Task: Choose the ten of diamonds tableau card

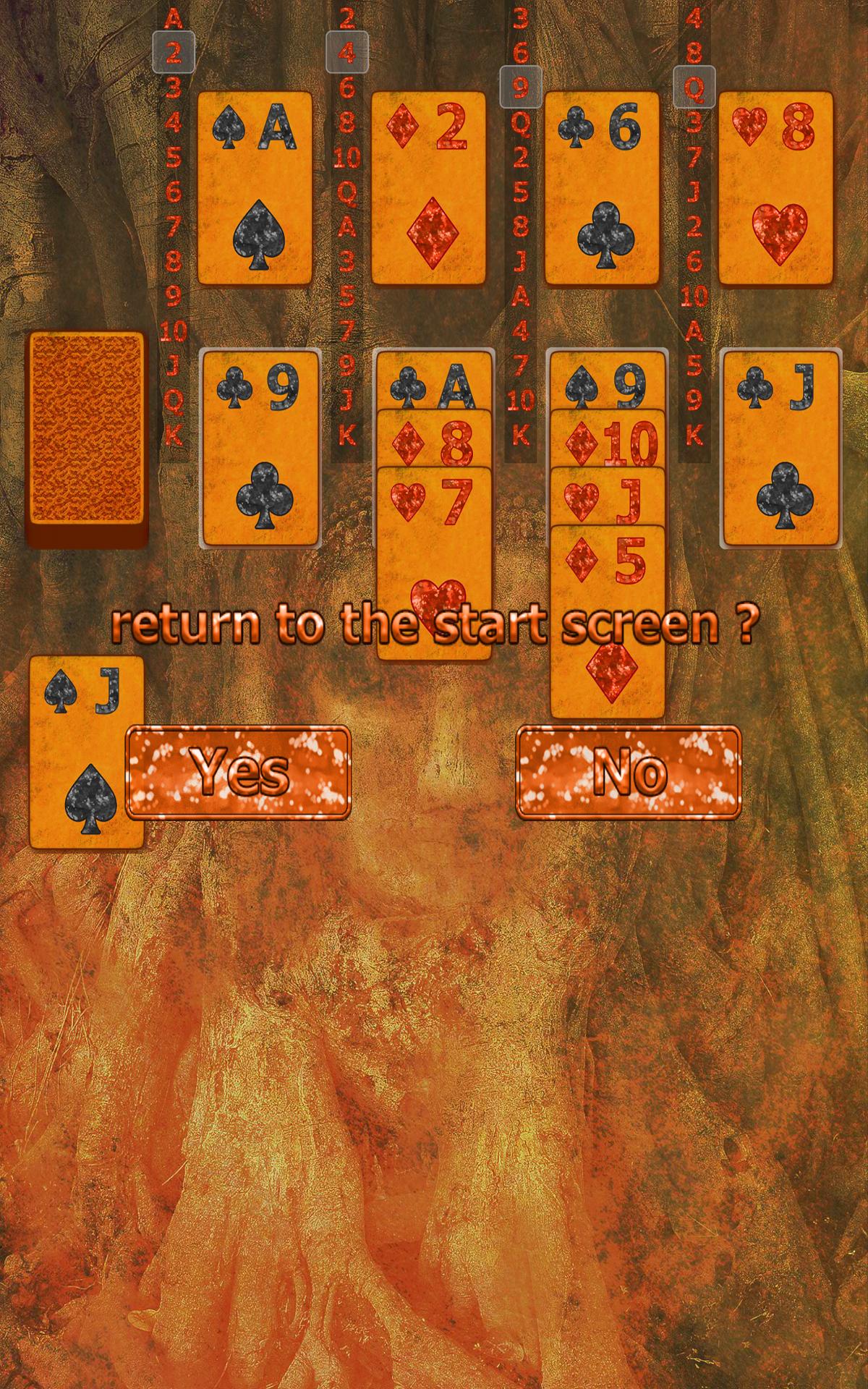Action: click(x=608, y=440)
